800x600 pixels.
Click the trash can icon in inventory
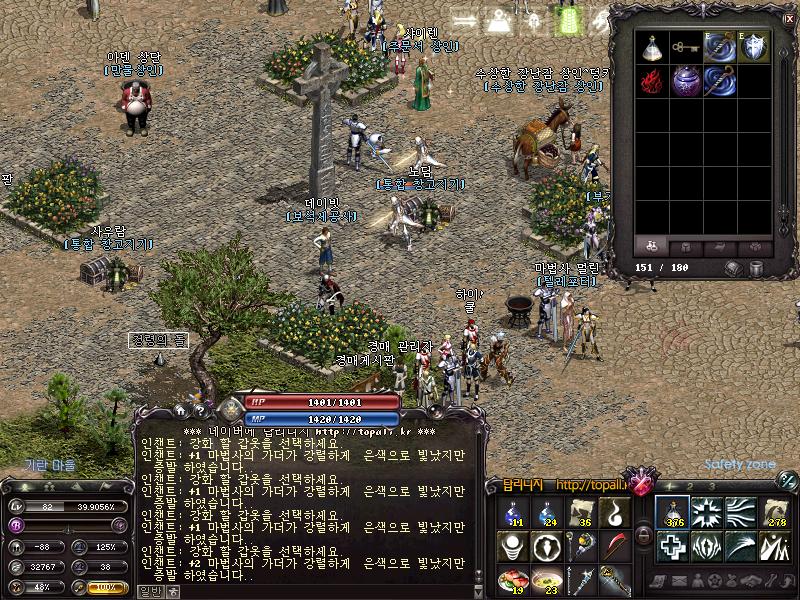757,268
